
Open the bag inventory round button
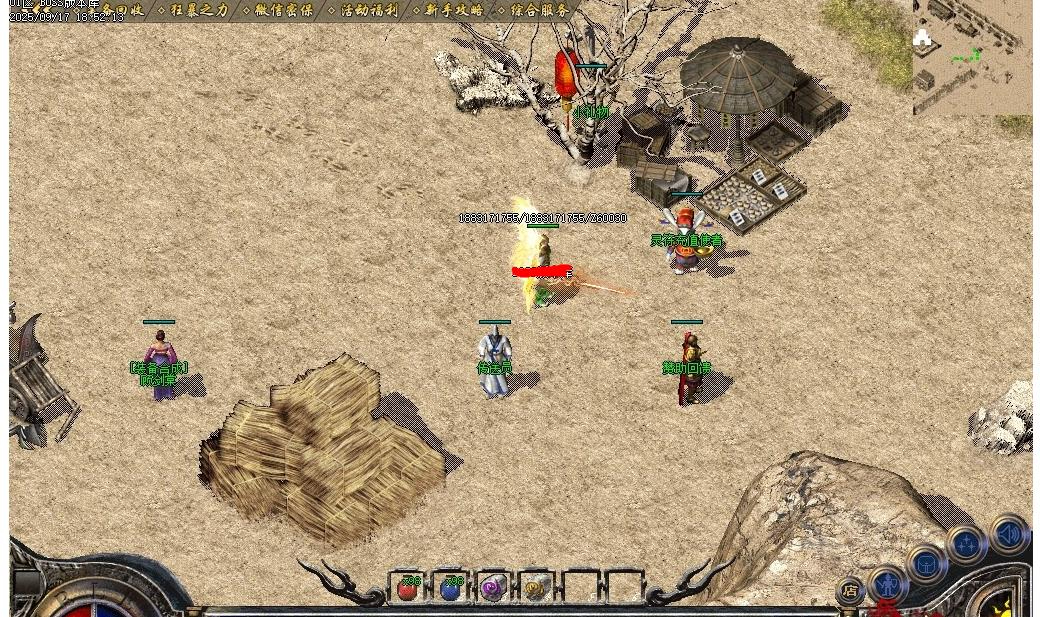926,565
